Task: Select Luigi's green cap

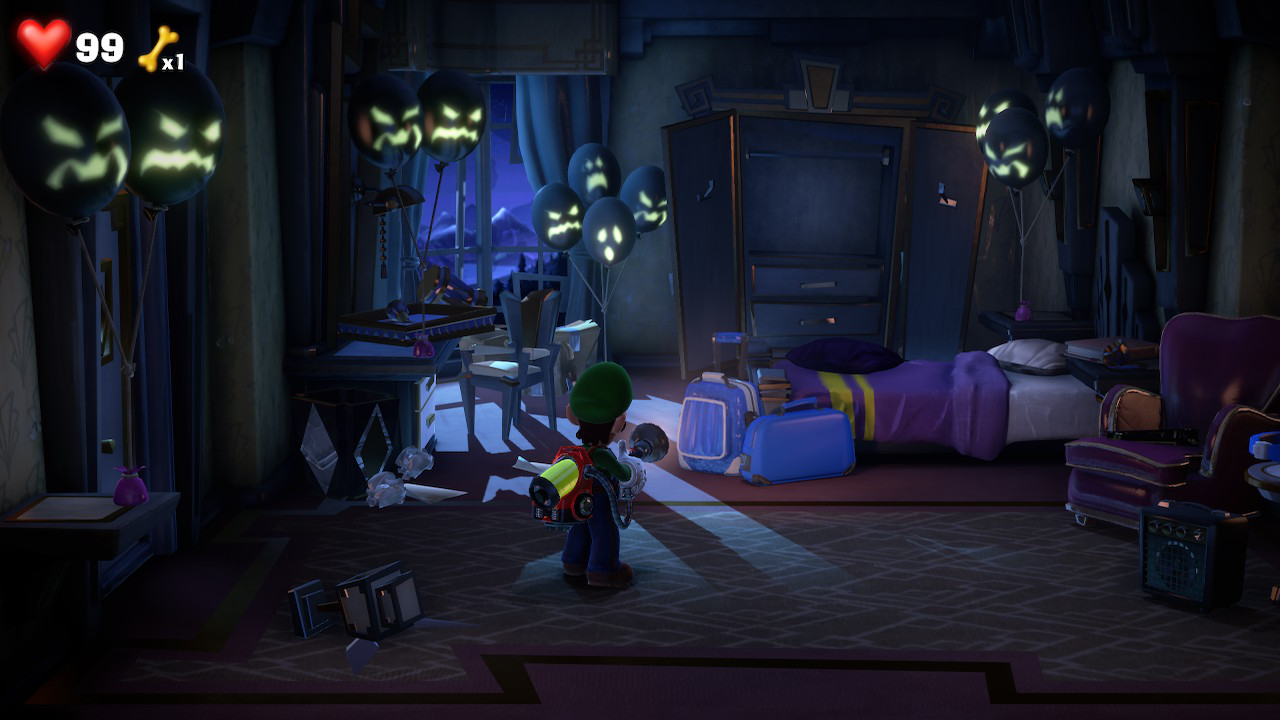Action: pyautogui.click(x=600, y=390)
